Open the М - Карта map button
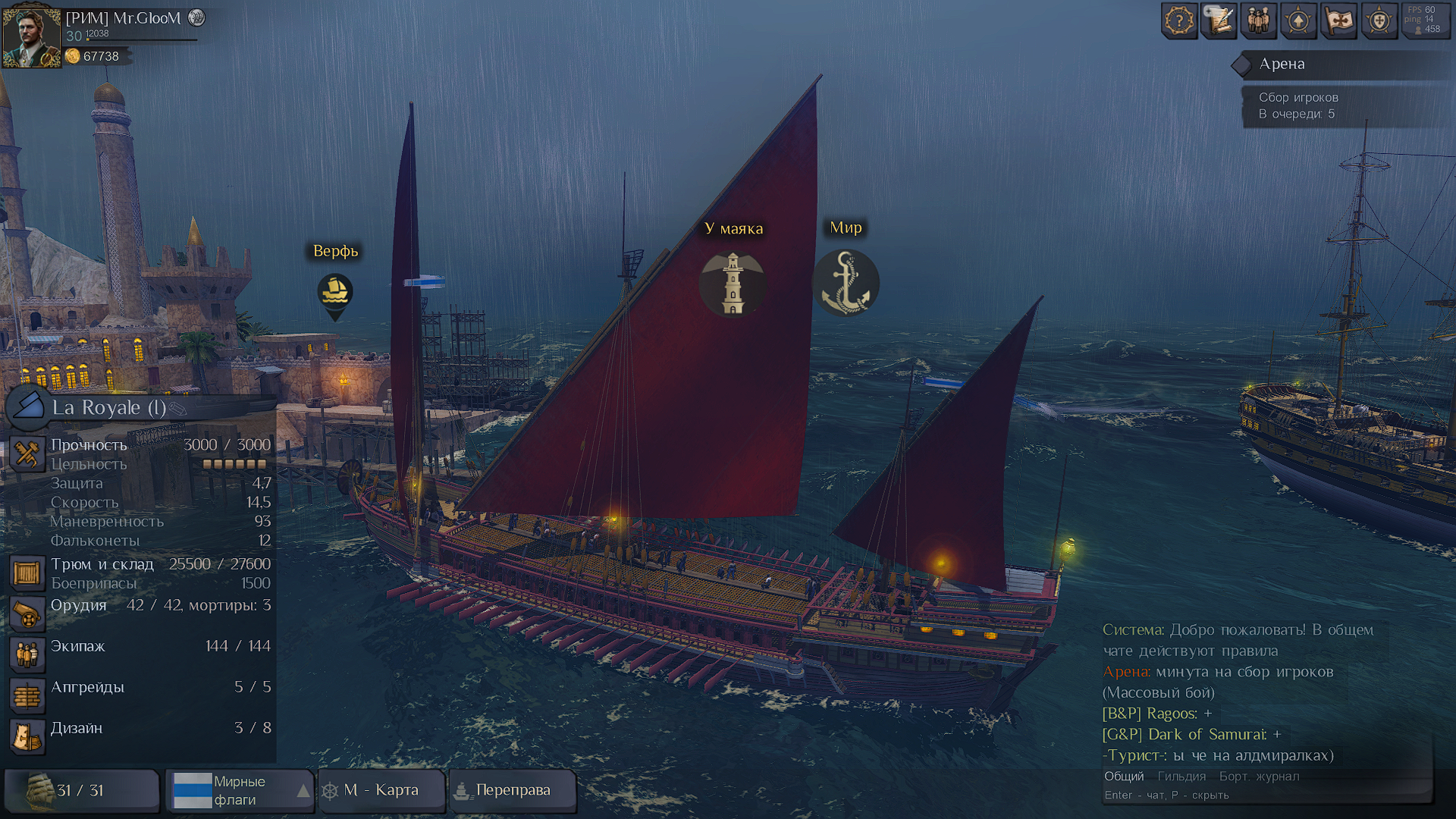Screen dimensions: 1456x819 tap(381, 790)
